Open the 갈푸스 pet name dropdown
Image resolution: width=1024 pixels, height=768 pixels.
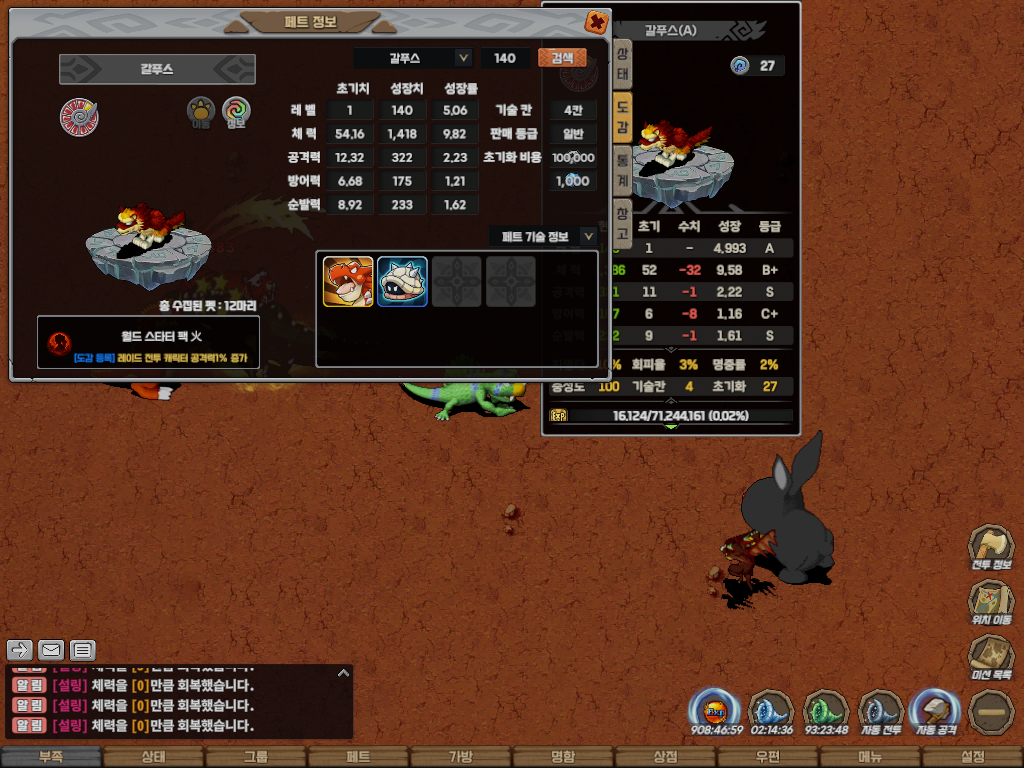(x=463, y=58)
